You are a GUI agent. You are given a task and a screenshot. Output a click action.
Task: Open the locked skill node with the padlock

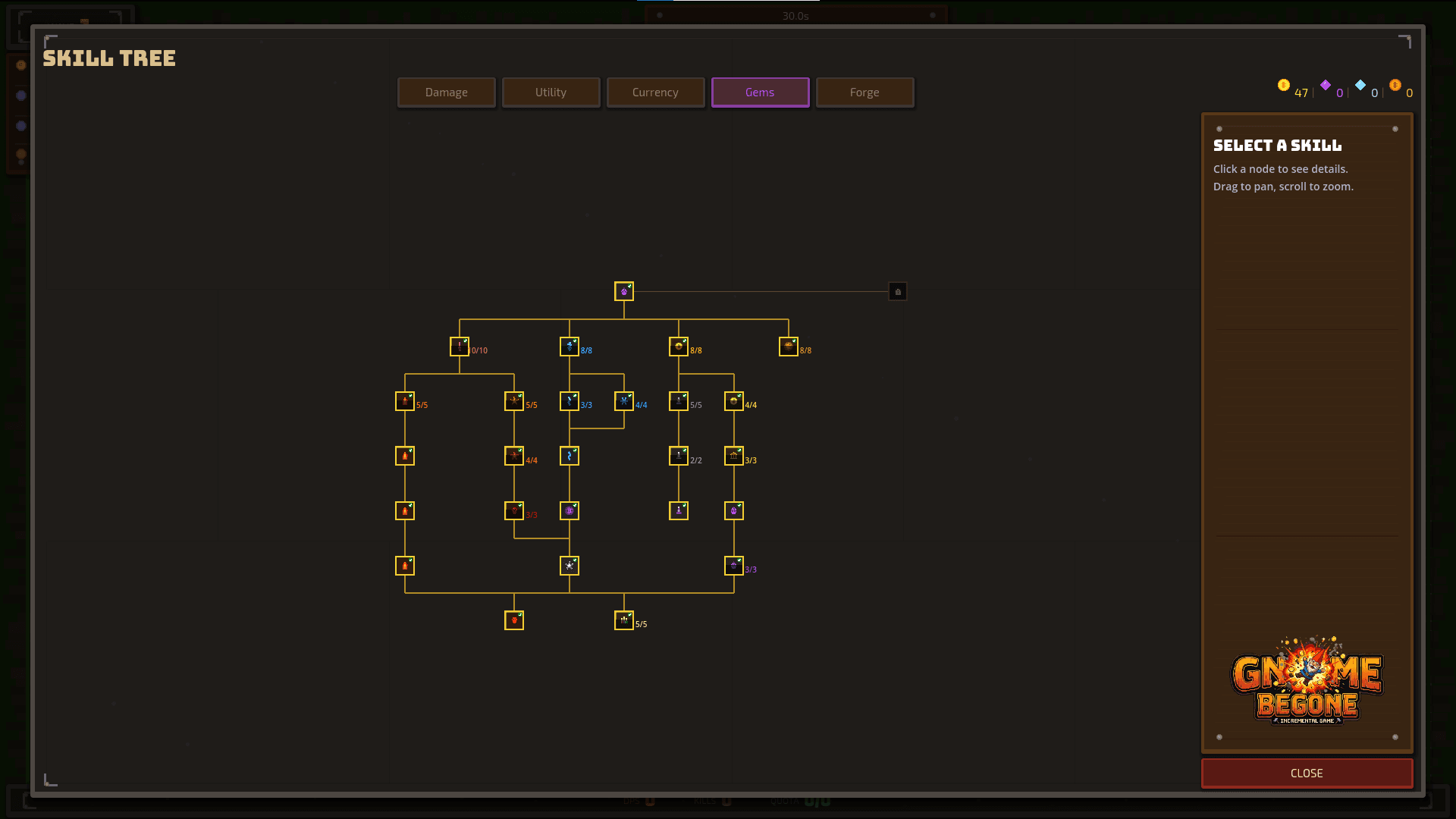point(898,291)
